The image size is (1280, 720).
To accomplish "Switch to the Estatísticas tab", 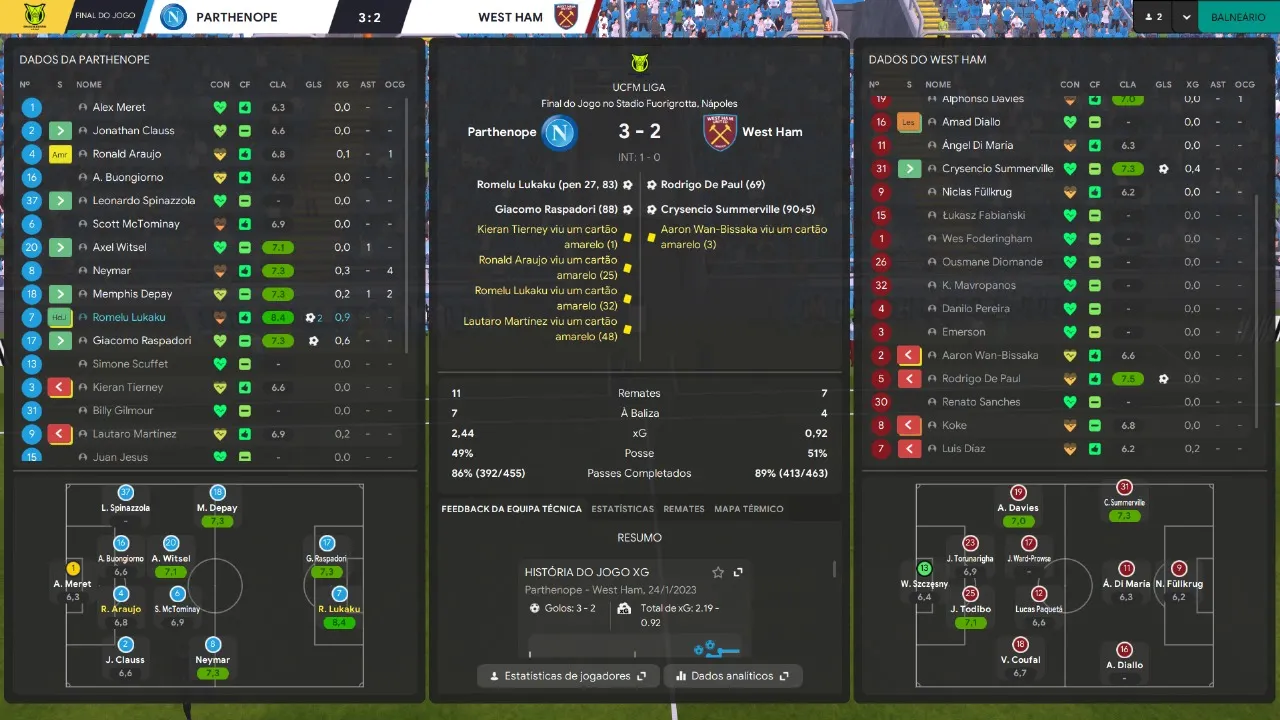I will 622,509.
